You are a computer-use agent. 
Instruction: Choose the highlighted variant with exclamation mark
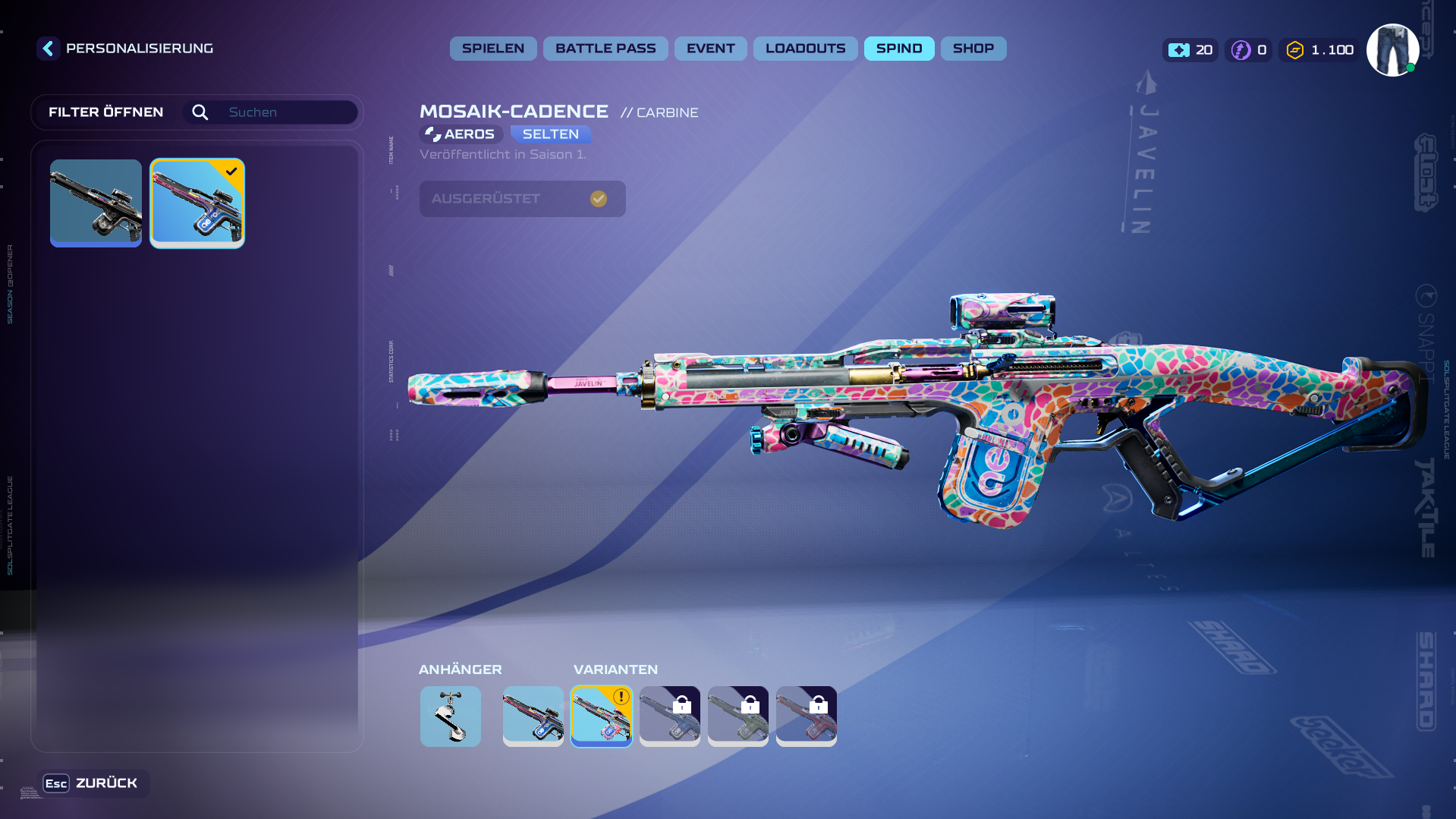tap(602, 716)
